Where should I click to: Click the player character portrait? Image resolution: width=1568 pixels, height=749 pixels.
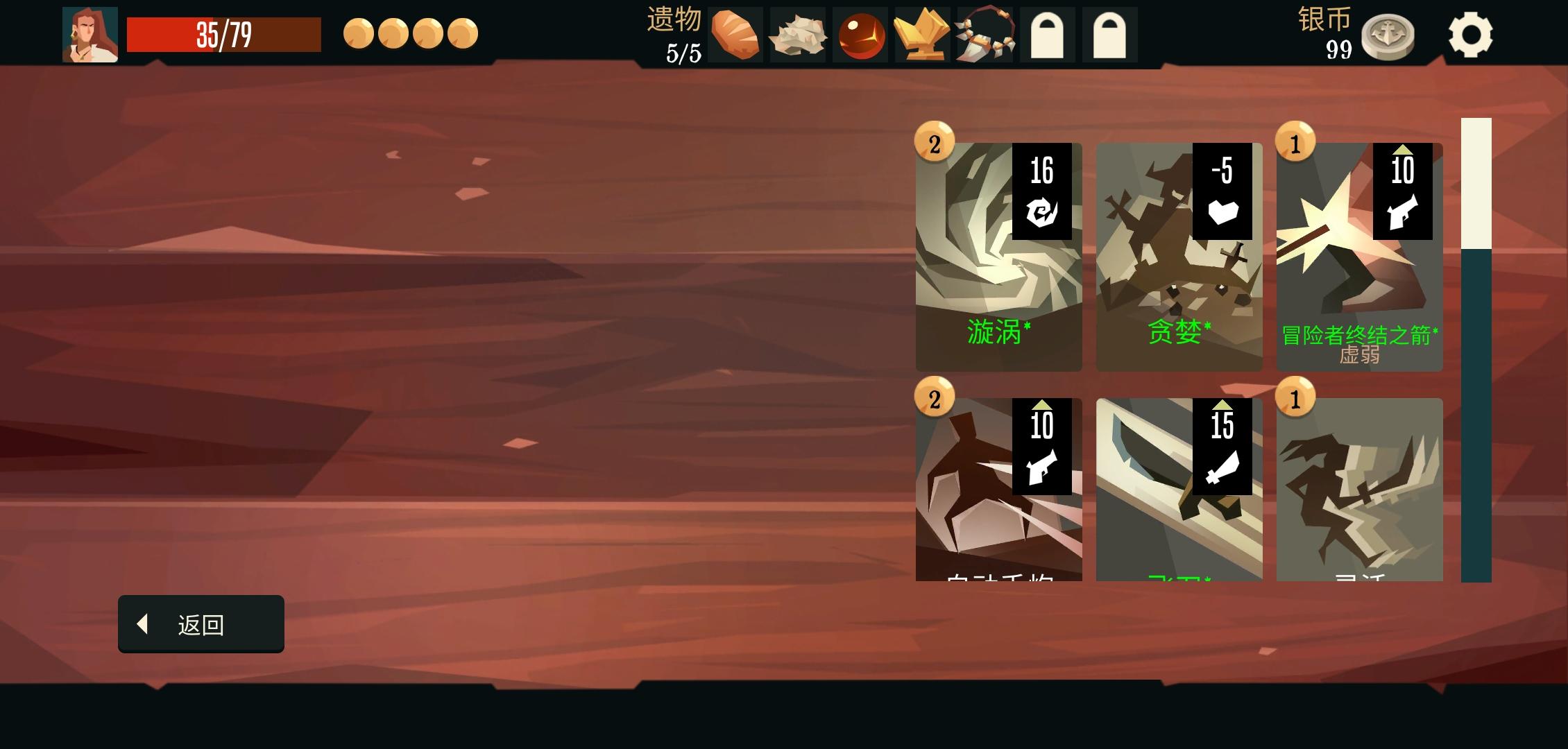coord(90,33)
